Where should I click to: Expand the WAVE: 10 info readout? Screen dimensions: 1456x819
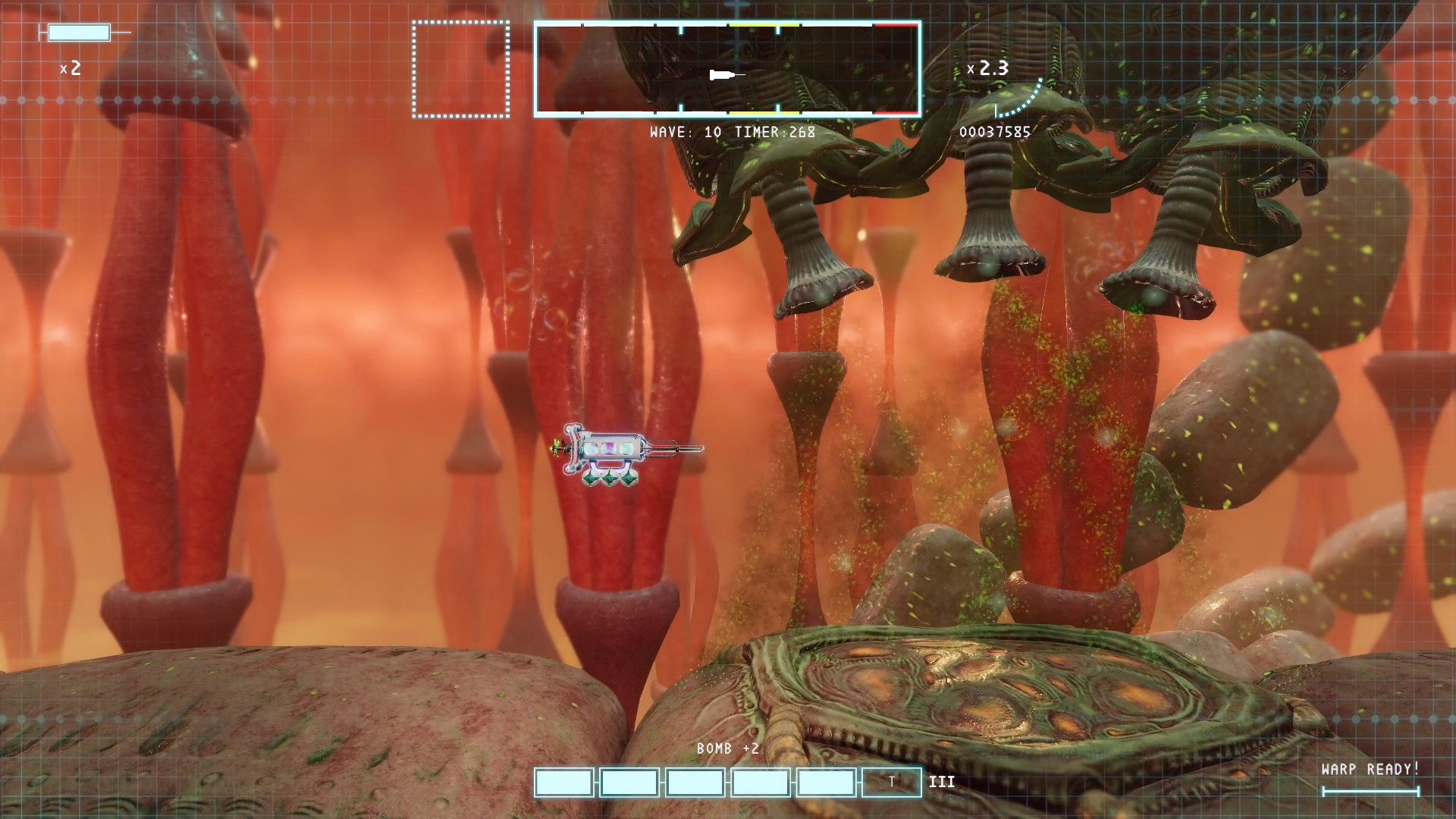[x=685, y=133]
